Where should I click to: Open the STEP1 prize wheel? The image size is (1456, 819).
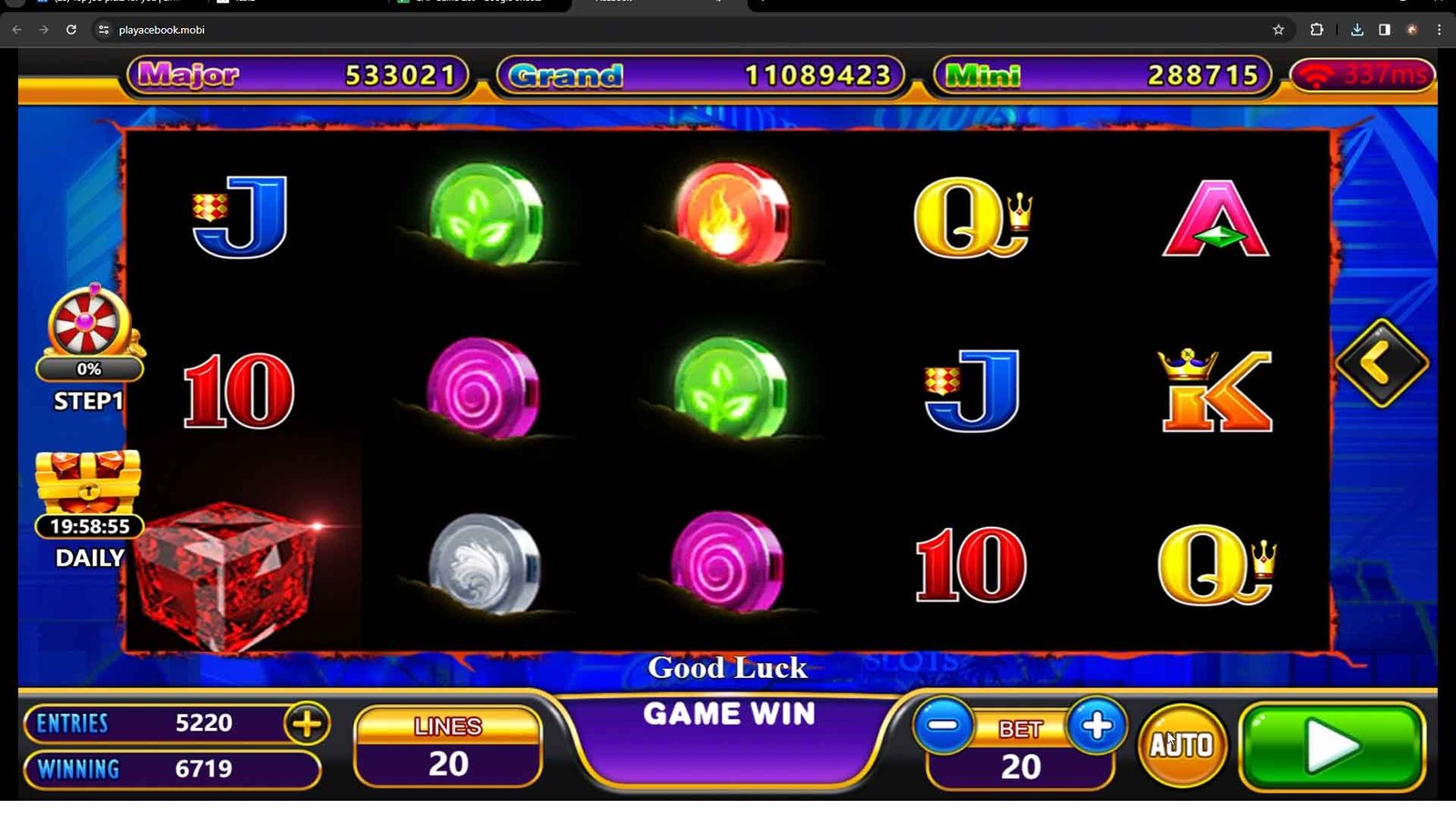pyautogui.click(x=88, y=324)
